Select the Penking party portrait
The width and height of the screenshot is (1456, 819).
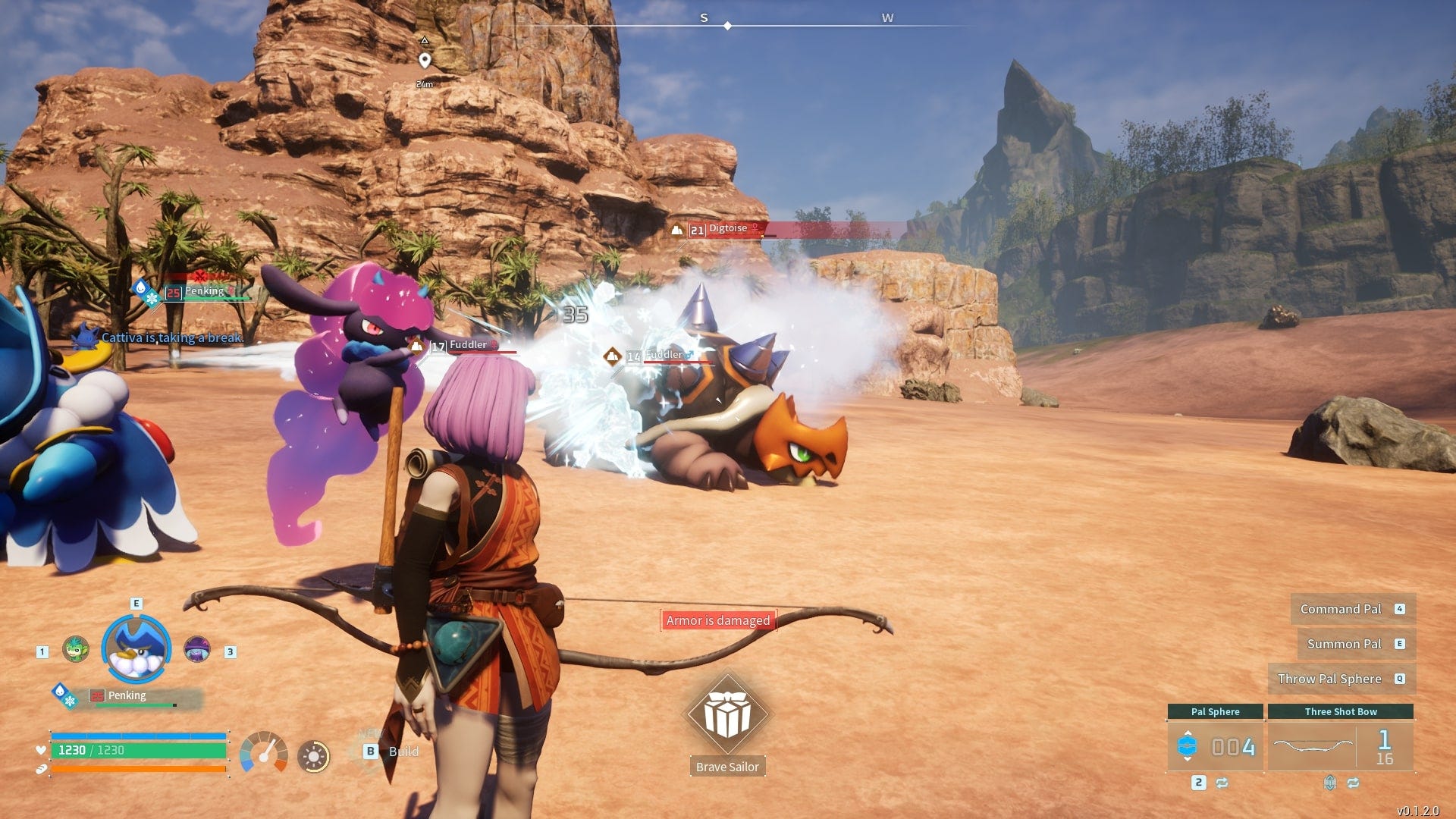coord(136,649)
